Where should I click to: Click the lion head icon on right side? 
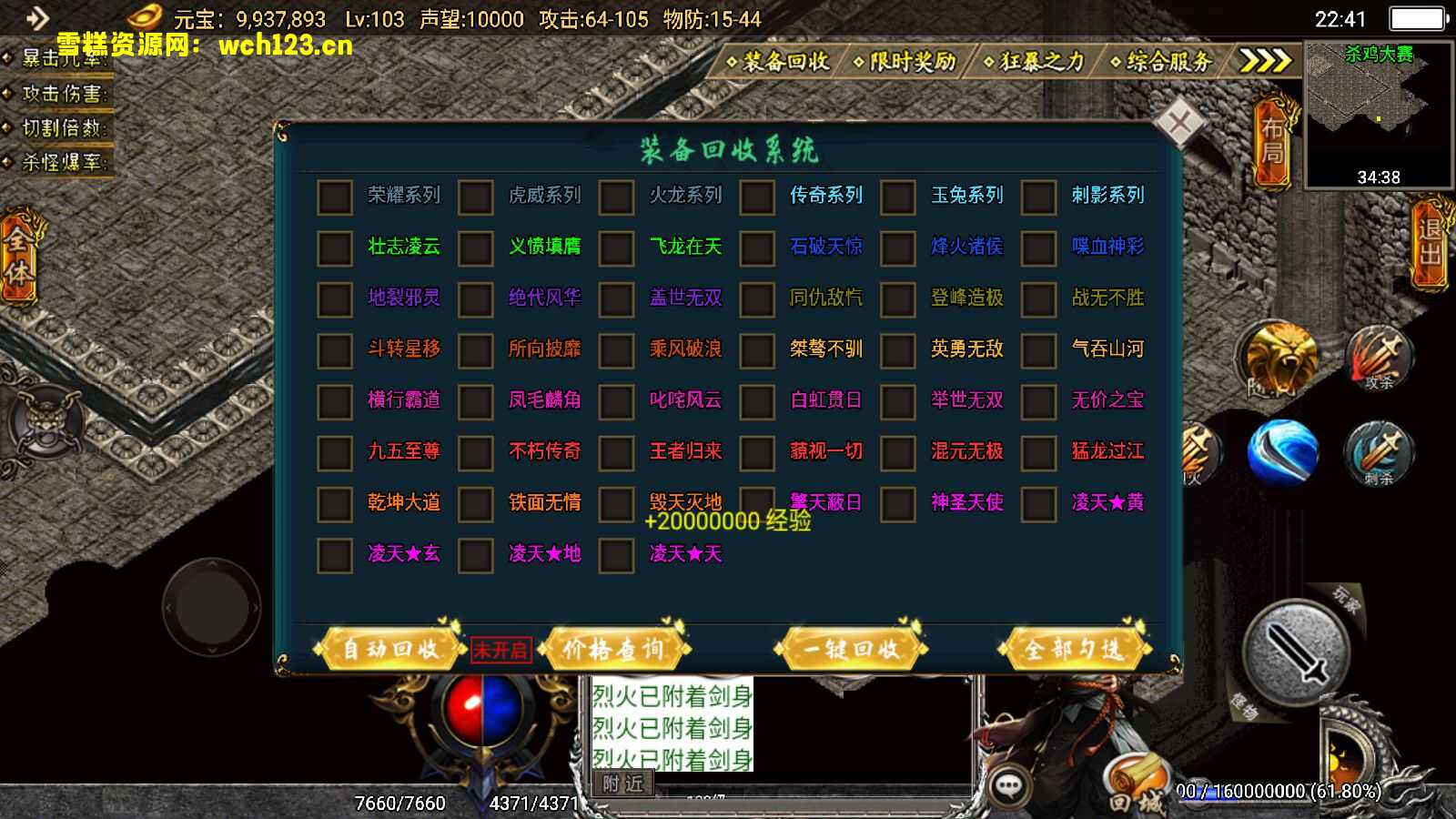click(x=1283, y=358)
